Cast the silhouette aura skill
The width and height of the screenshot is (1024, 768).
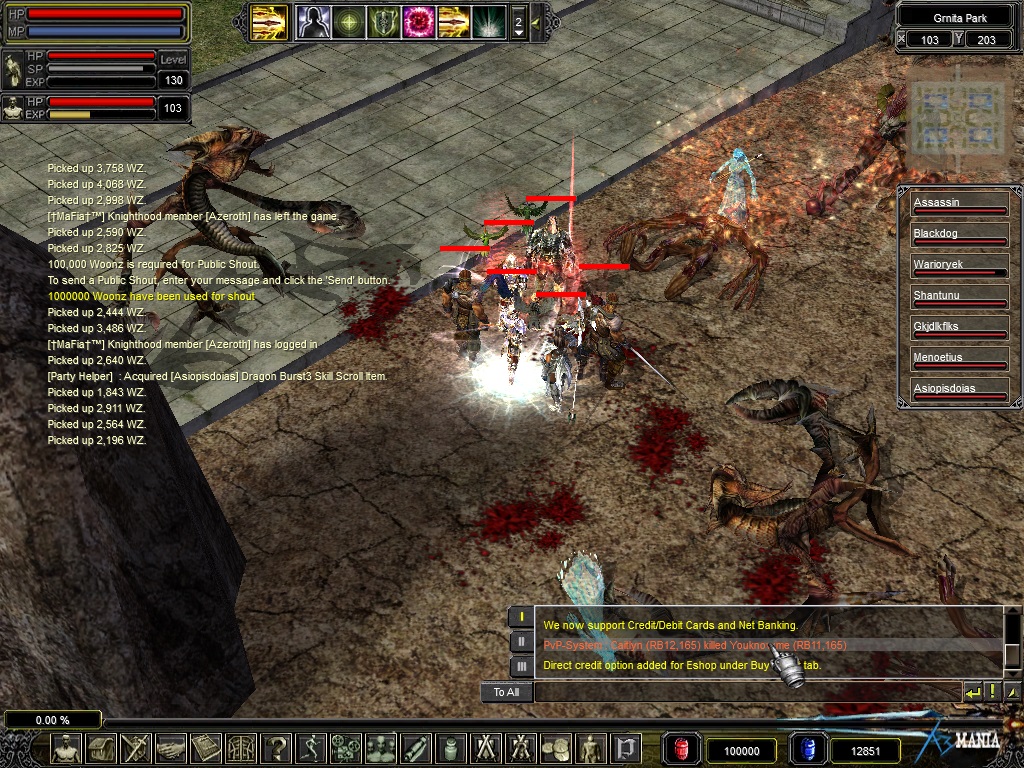(313, 21)
